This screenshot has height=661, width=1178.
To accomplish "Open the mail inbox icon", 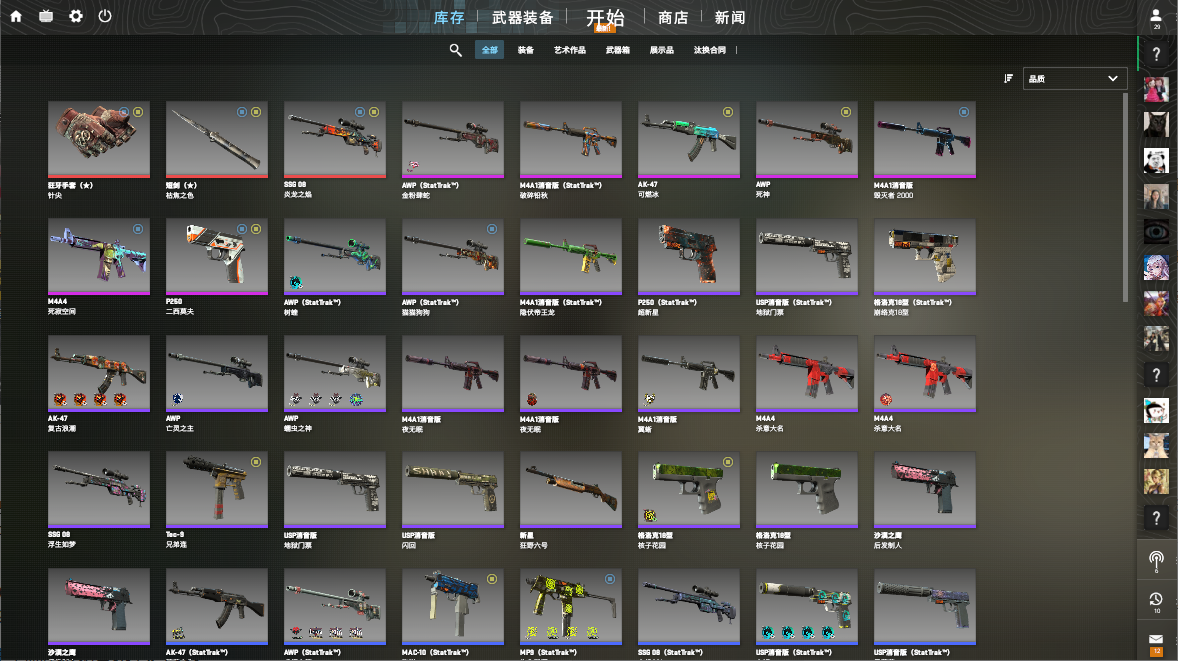I will 1156,640.
